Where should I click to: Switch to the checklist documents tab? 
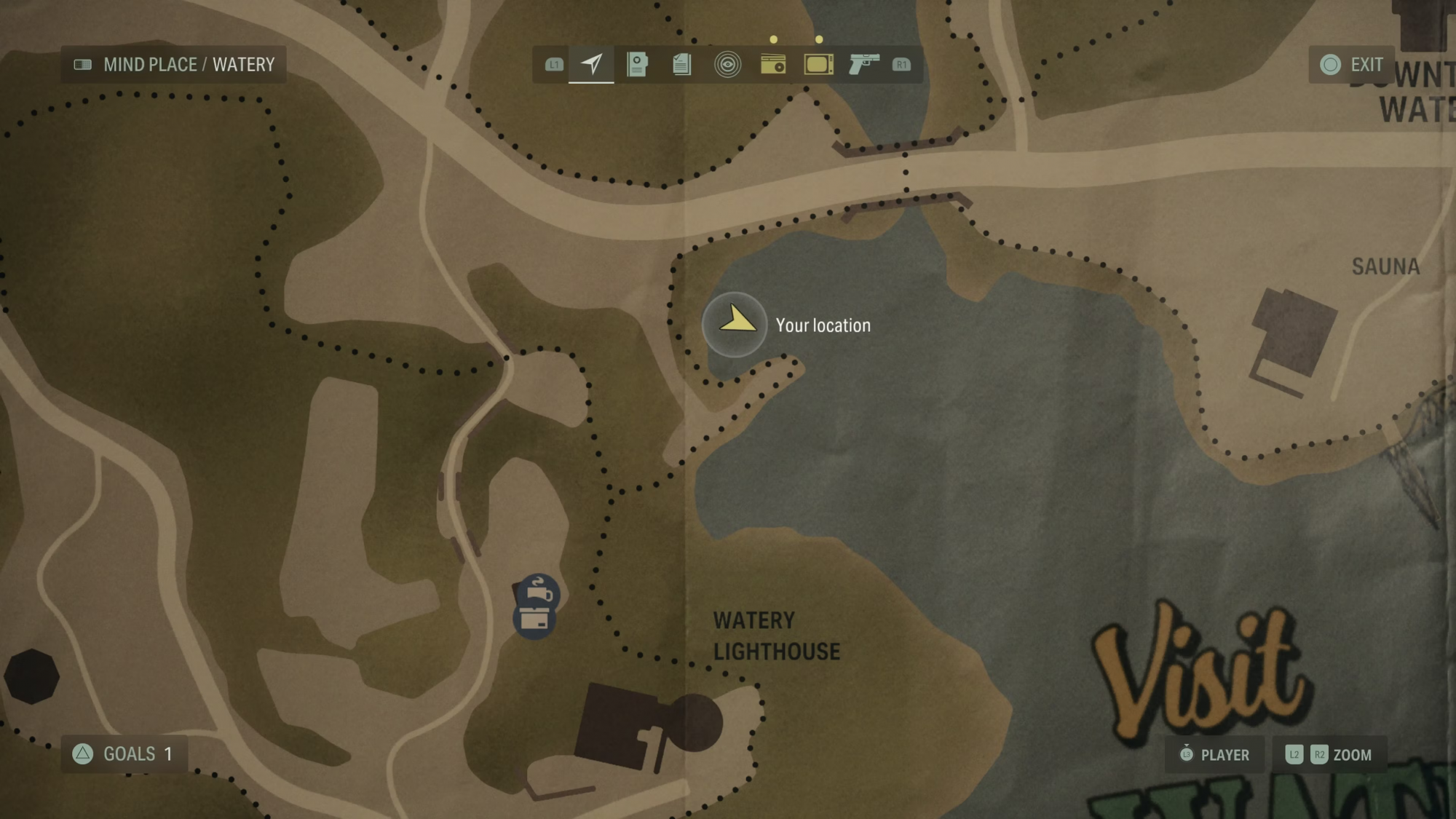coord(682,64)
